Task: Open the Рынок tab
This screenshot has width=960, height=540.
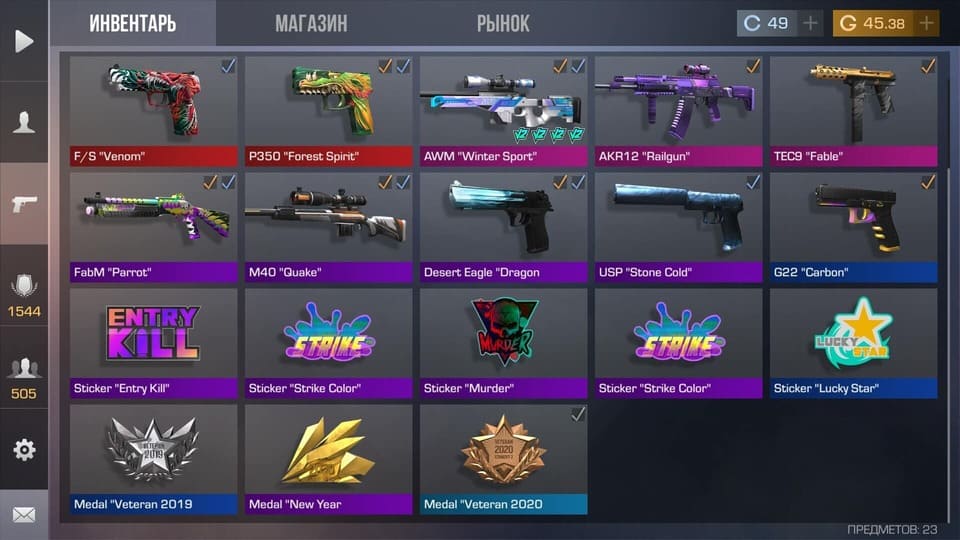Action: 503,23
